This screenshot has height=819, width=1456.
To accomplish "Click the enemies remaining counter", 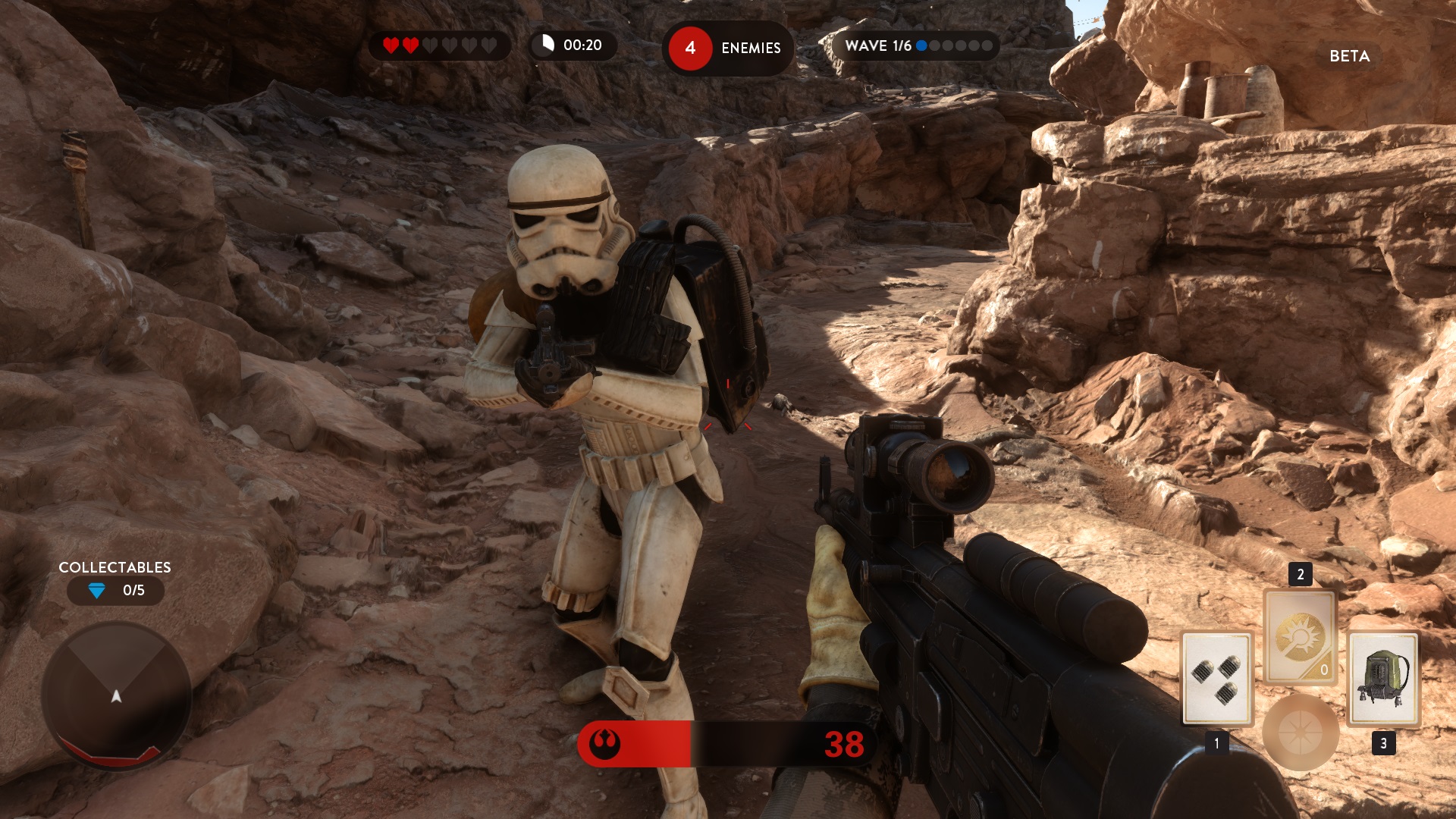I will [x=727, y=49].
